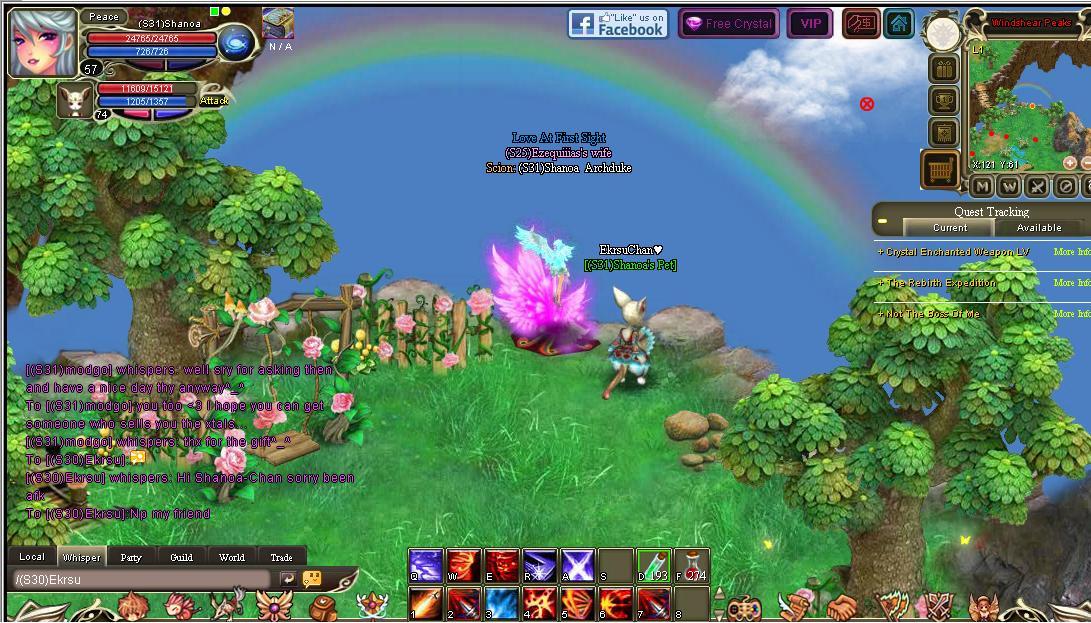Viewport: 1091px width, 623px height.
Task: Open the VIP panel
Action: pyautogui.click(x=810, y=24)
